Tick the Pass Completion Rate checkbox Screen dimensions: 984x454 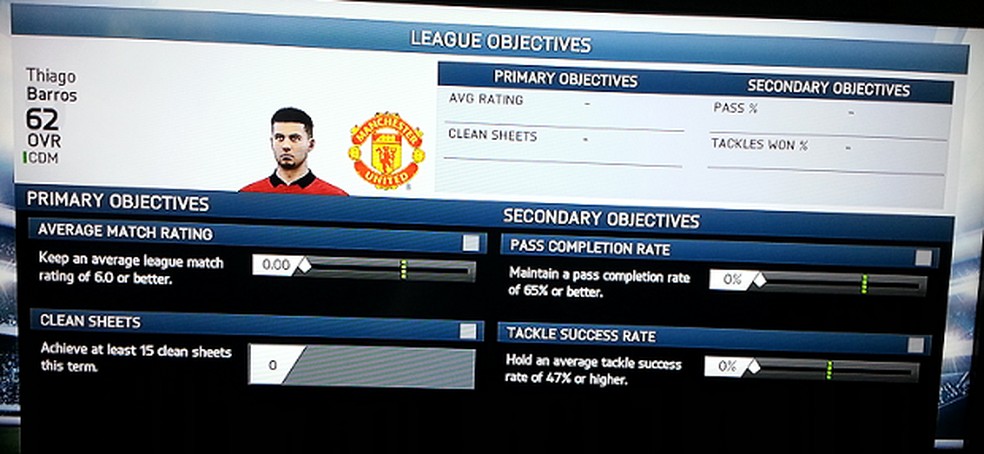[x=923, y=258]
